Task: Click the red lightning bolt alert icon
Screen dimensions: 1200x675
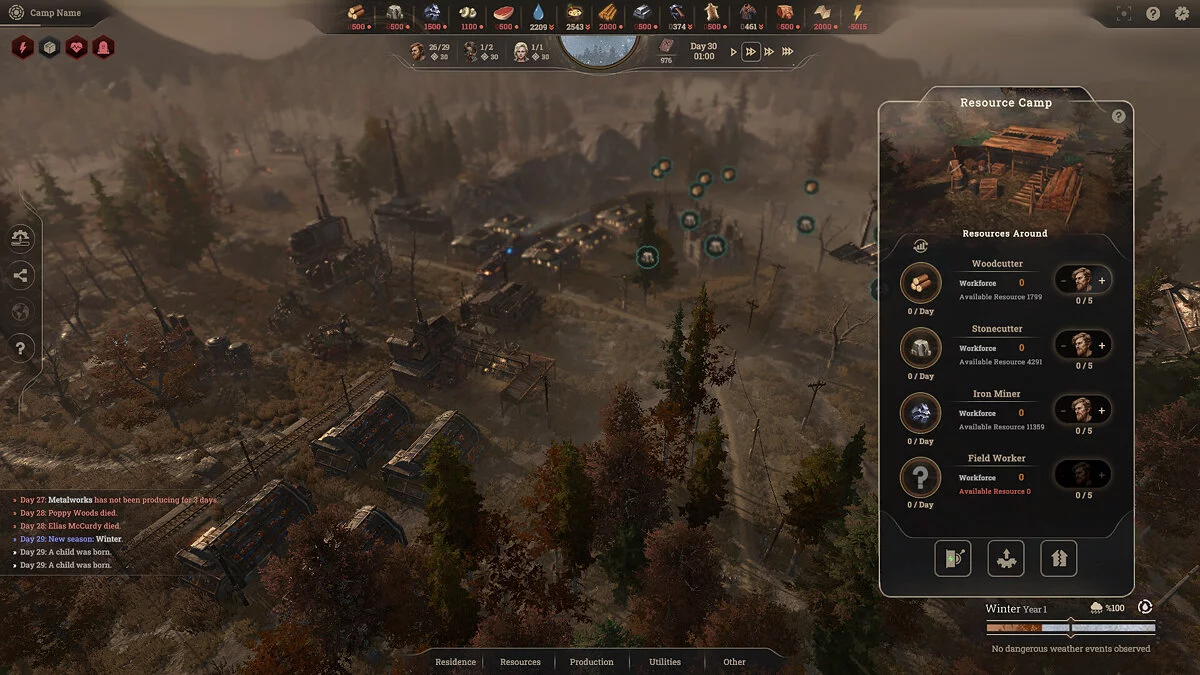Action: [23, 47]
